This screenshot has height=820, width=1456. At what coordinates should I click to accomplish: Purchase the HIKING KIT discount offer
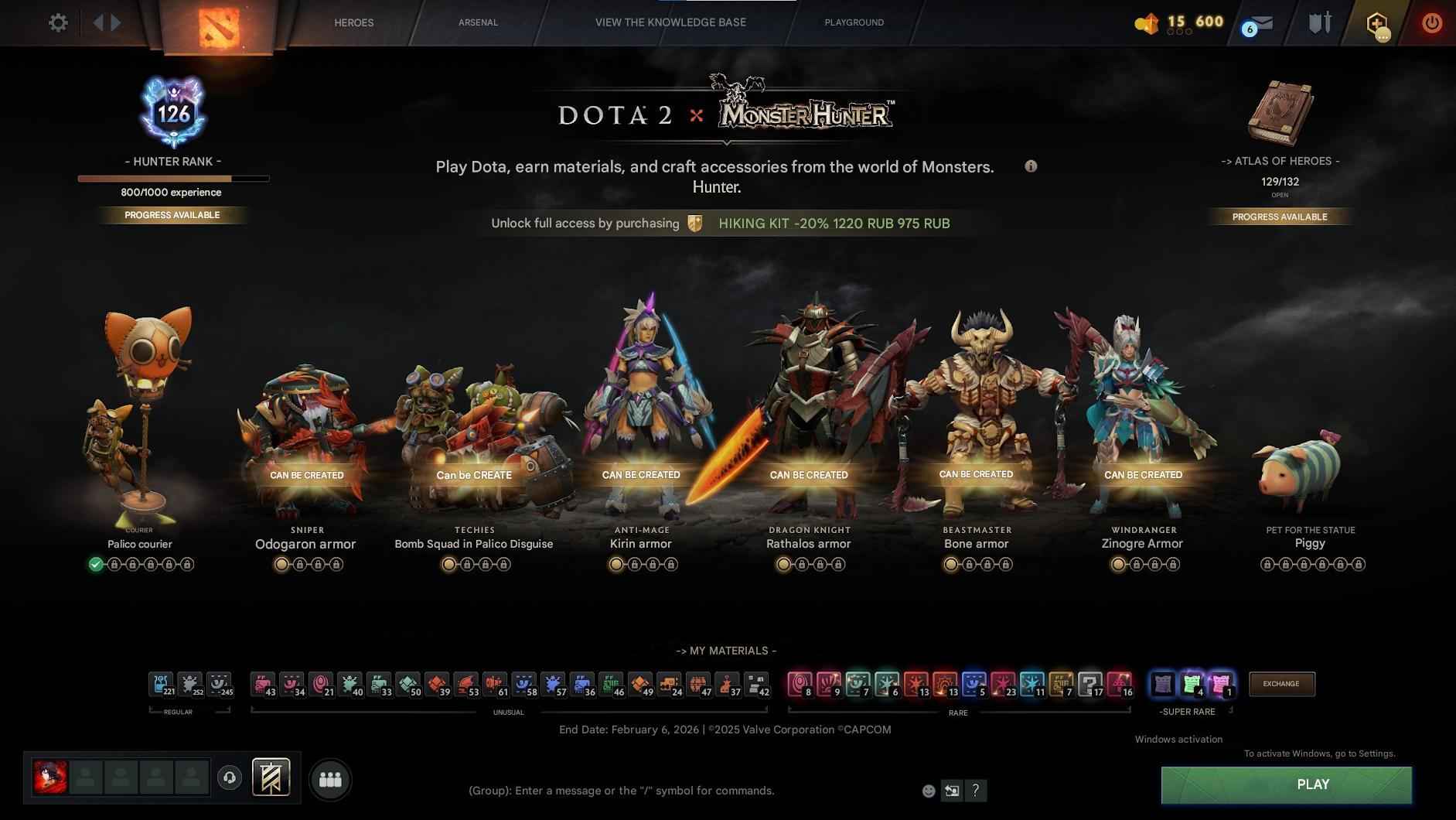click(833, 223)
